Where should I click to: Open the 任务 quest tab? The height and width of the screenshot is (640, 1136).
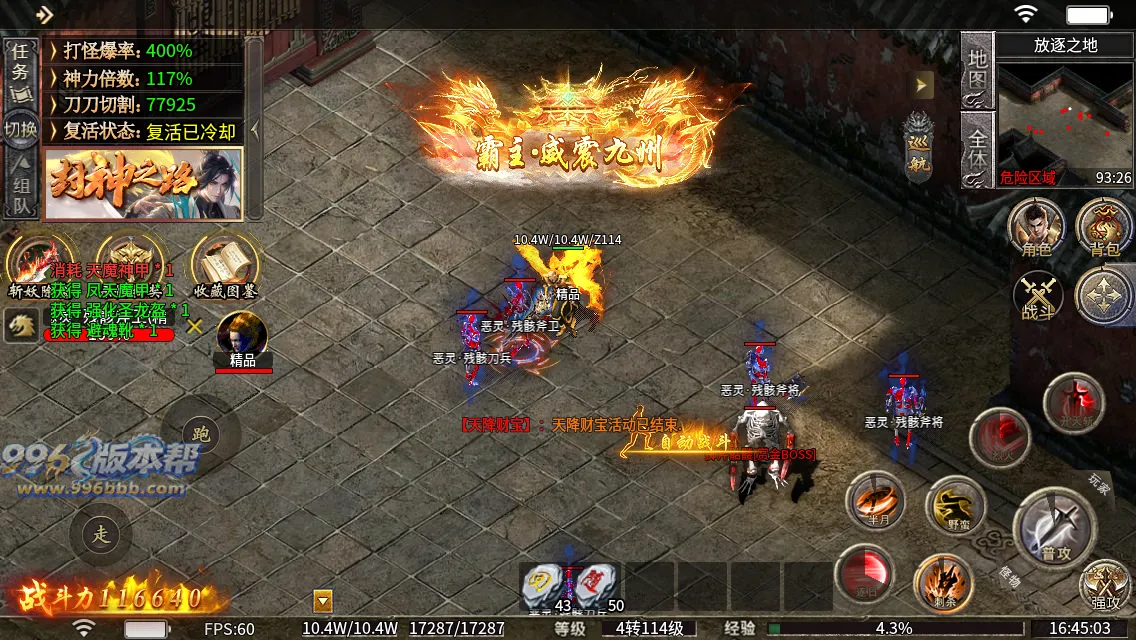point(20,72)
